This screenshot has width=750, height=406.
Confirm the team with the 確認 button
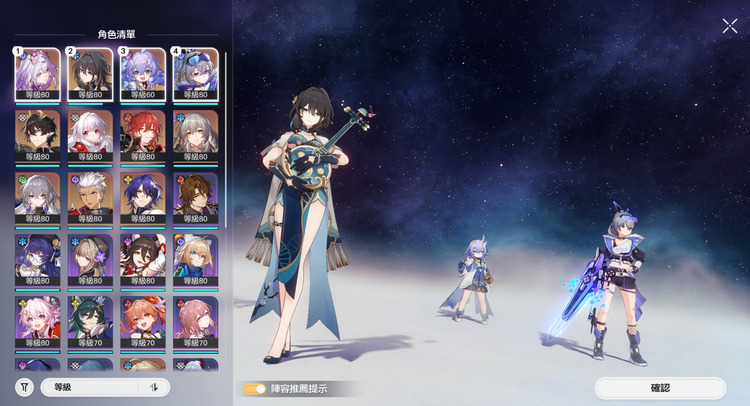tap(660, 388)
